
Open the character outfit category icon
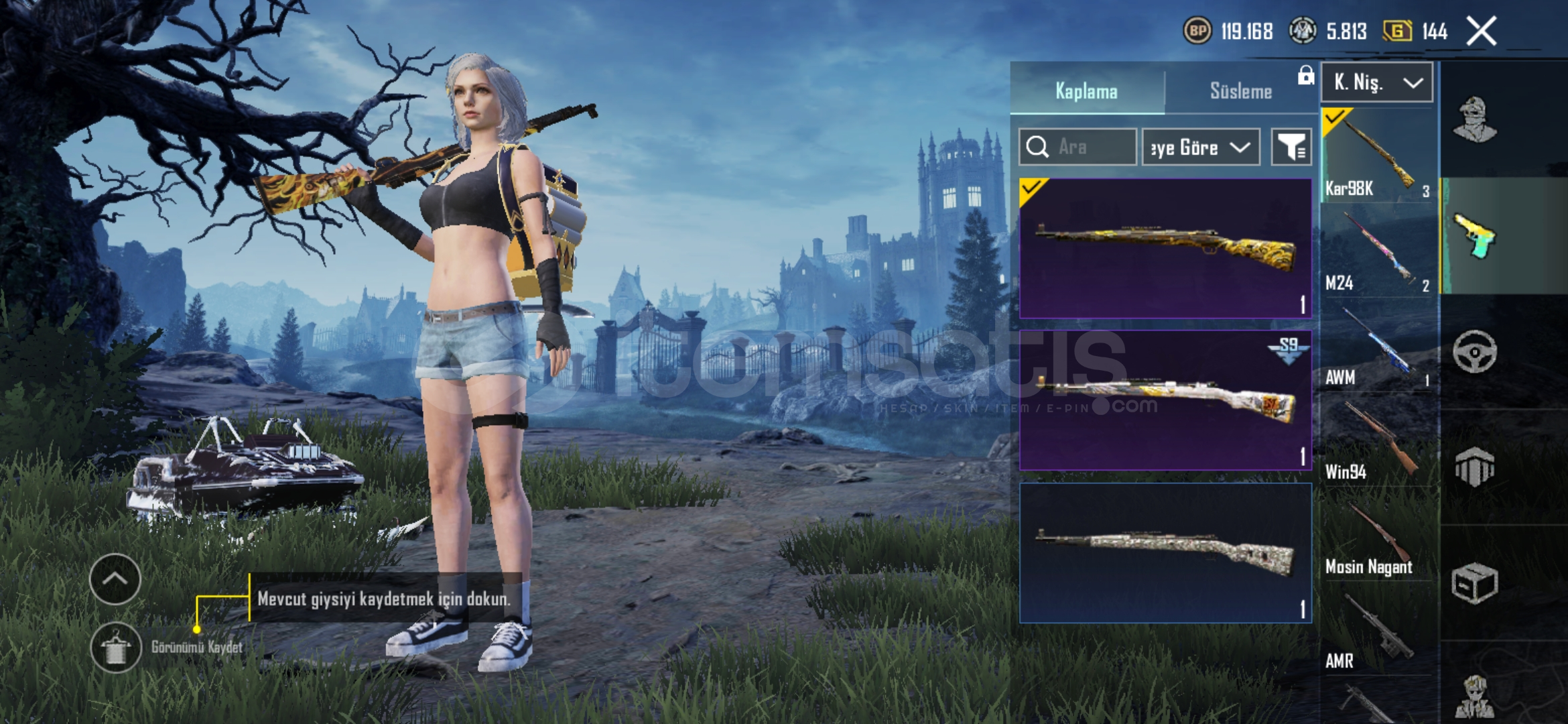pyautogui.click(x=1474, y=119)
